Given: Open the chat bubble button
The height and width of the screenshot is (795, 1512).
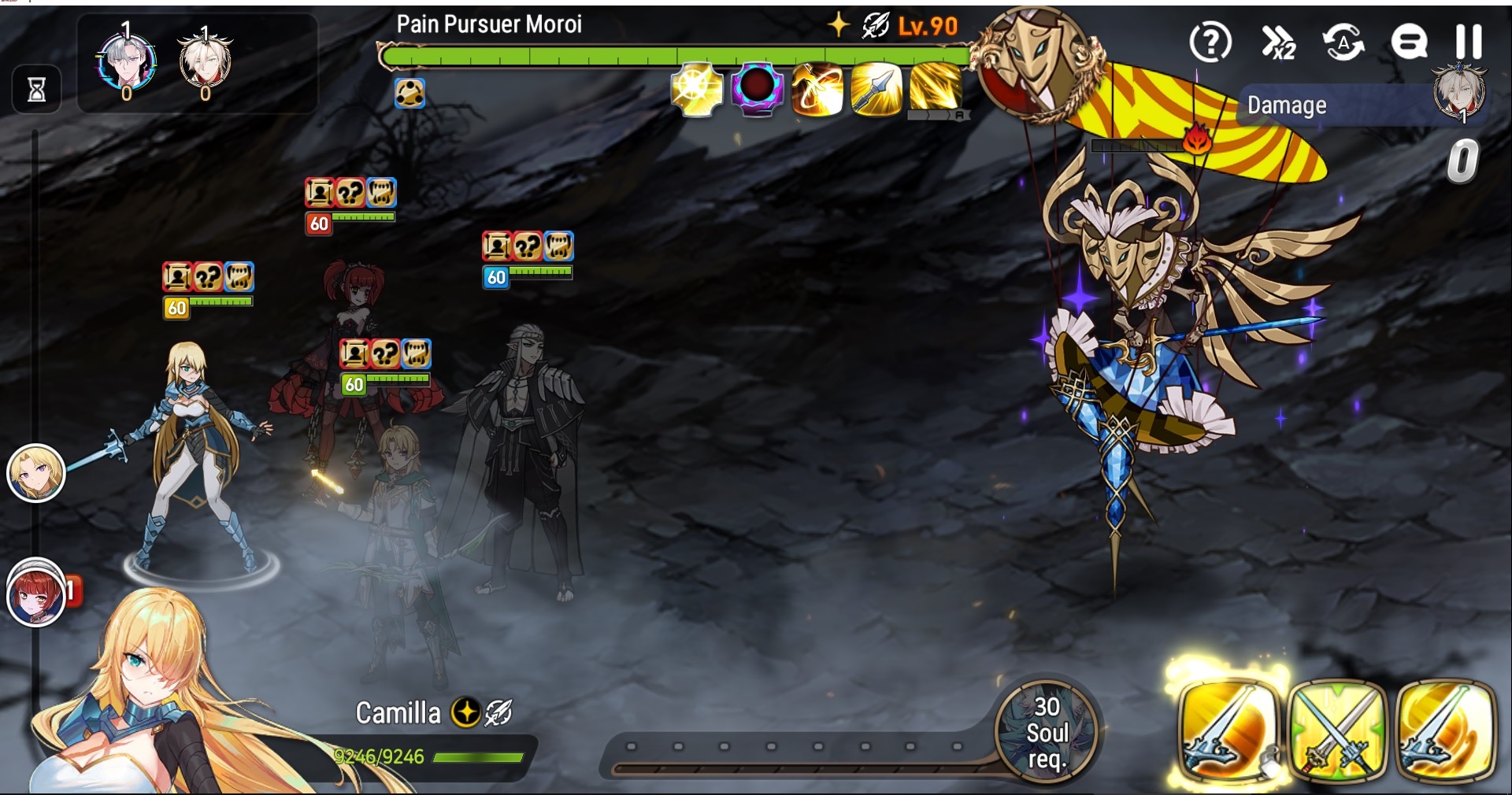Looking at the screenshot, I should coord(1409,42).
